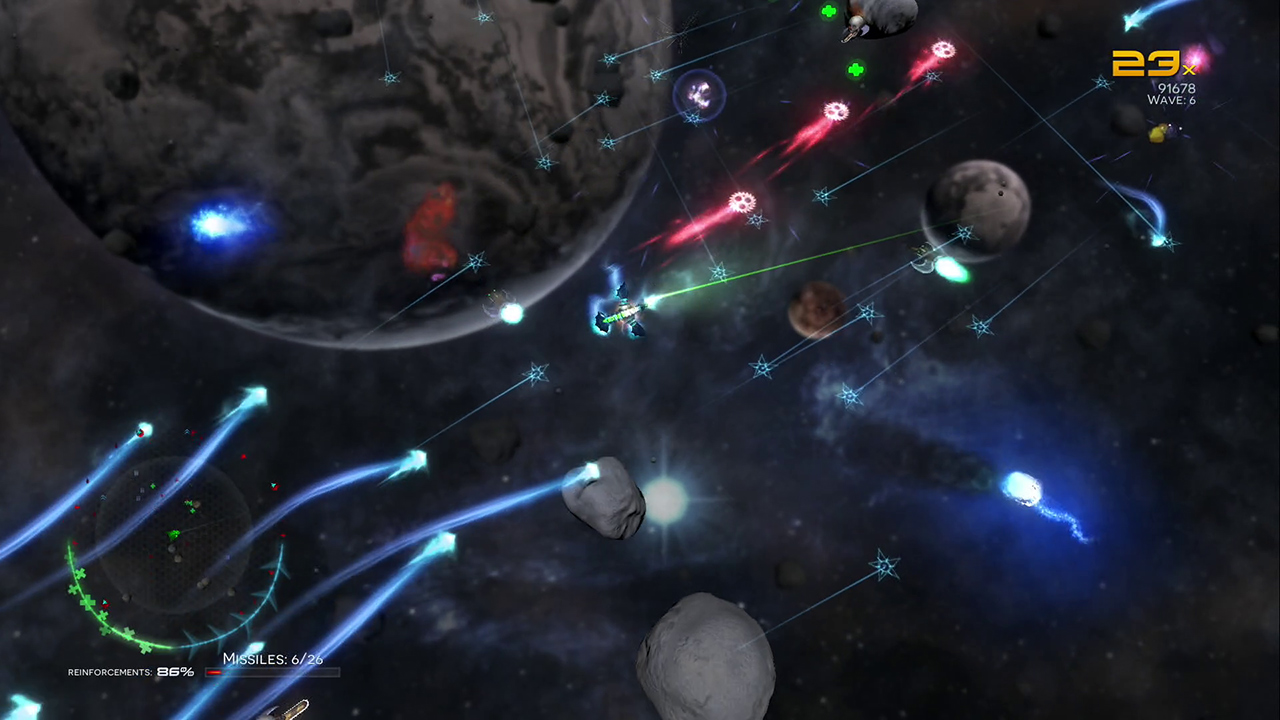This screenshot has height=720, width=1280.
Task: Select the purple jellyfish enemy inside its bubble
Action: coord(700,95)
